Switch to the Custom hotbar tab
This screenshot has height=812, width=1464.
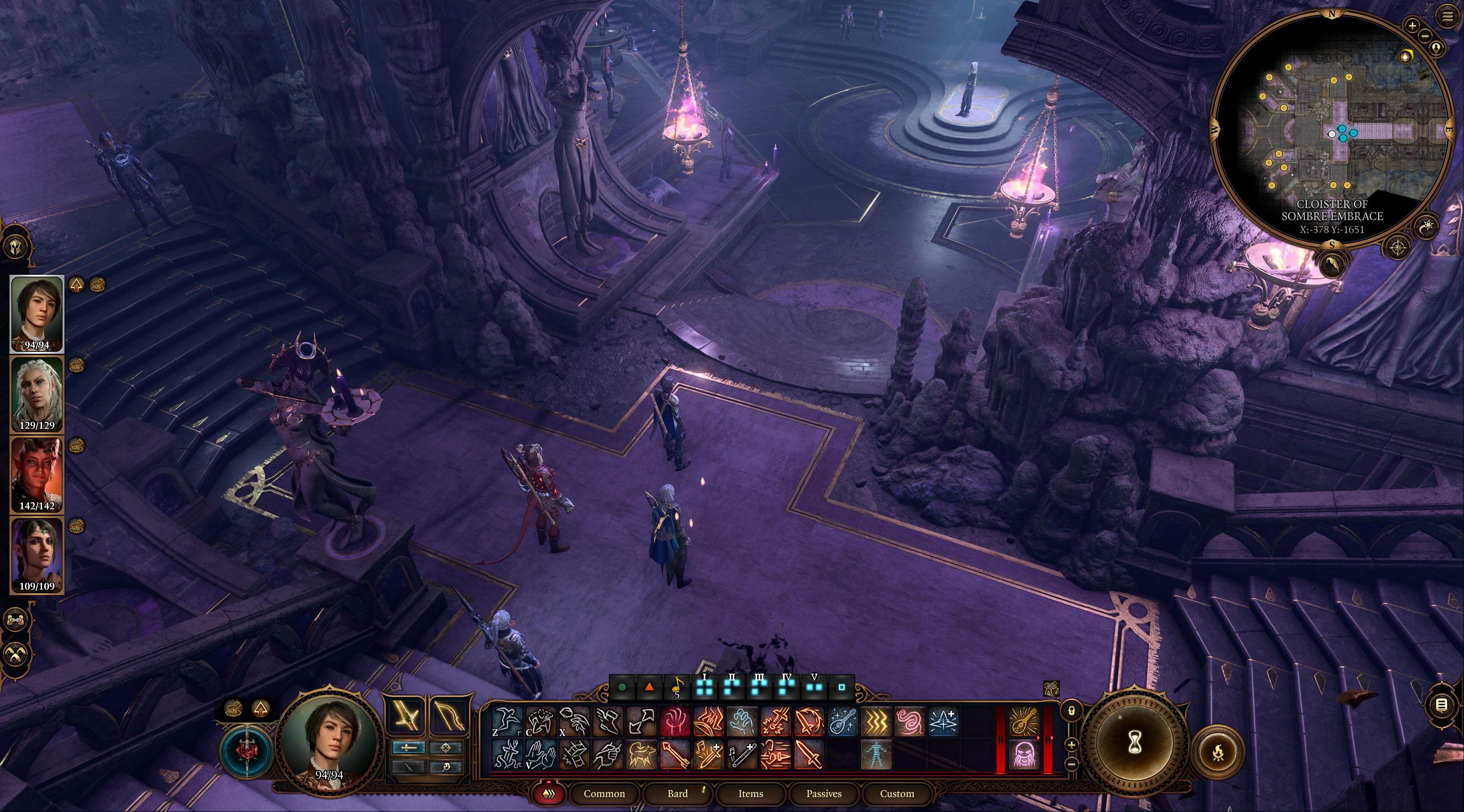(897, 793)
